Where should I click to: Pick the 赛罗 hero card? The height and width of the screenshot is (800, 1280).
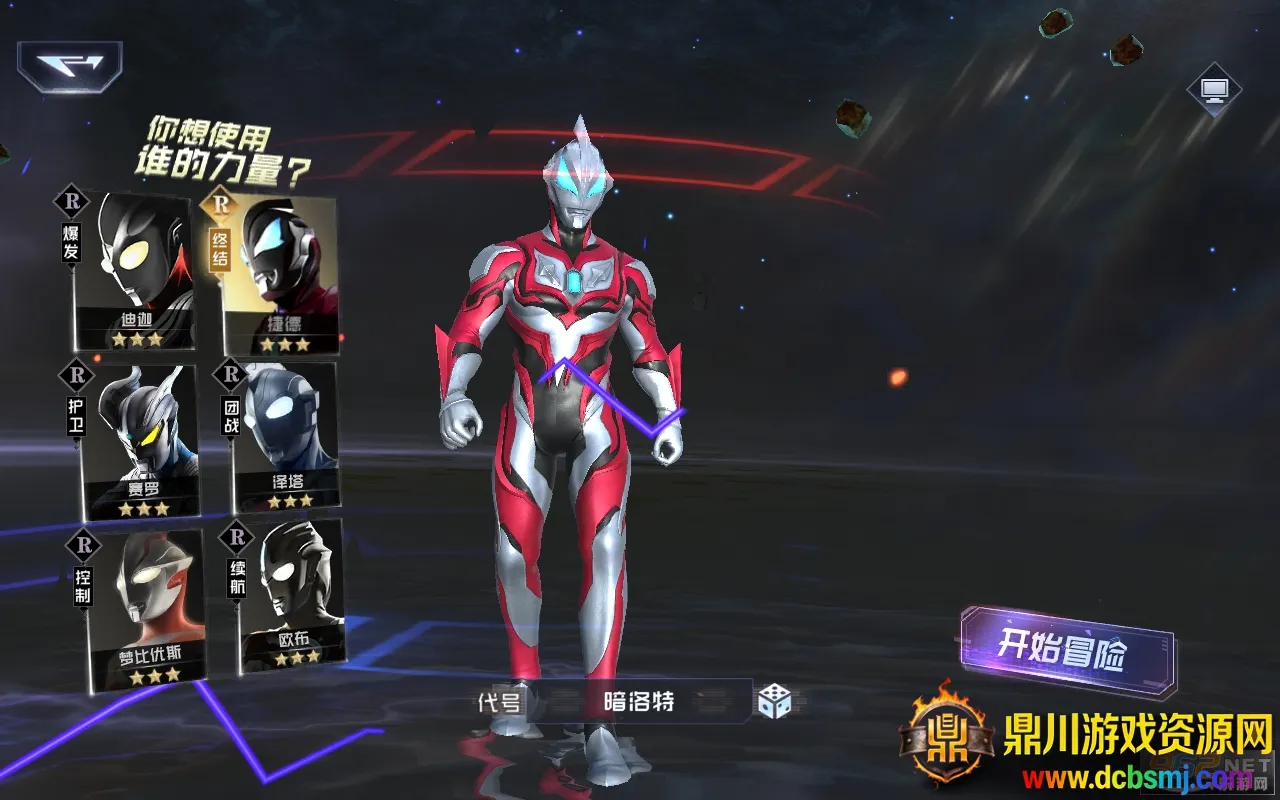(140, 442)
